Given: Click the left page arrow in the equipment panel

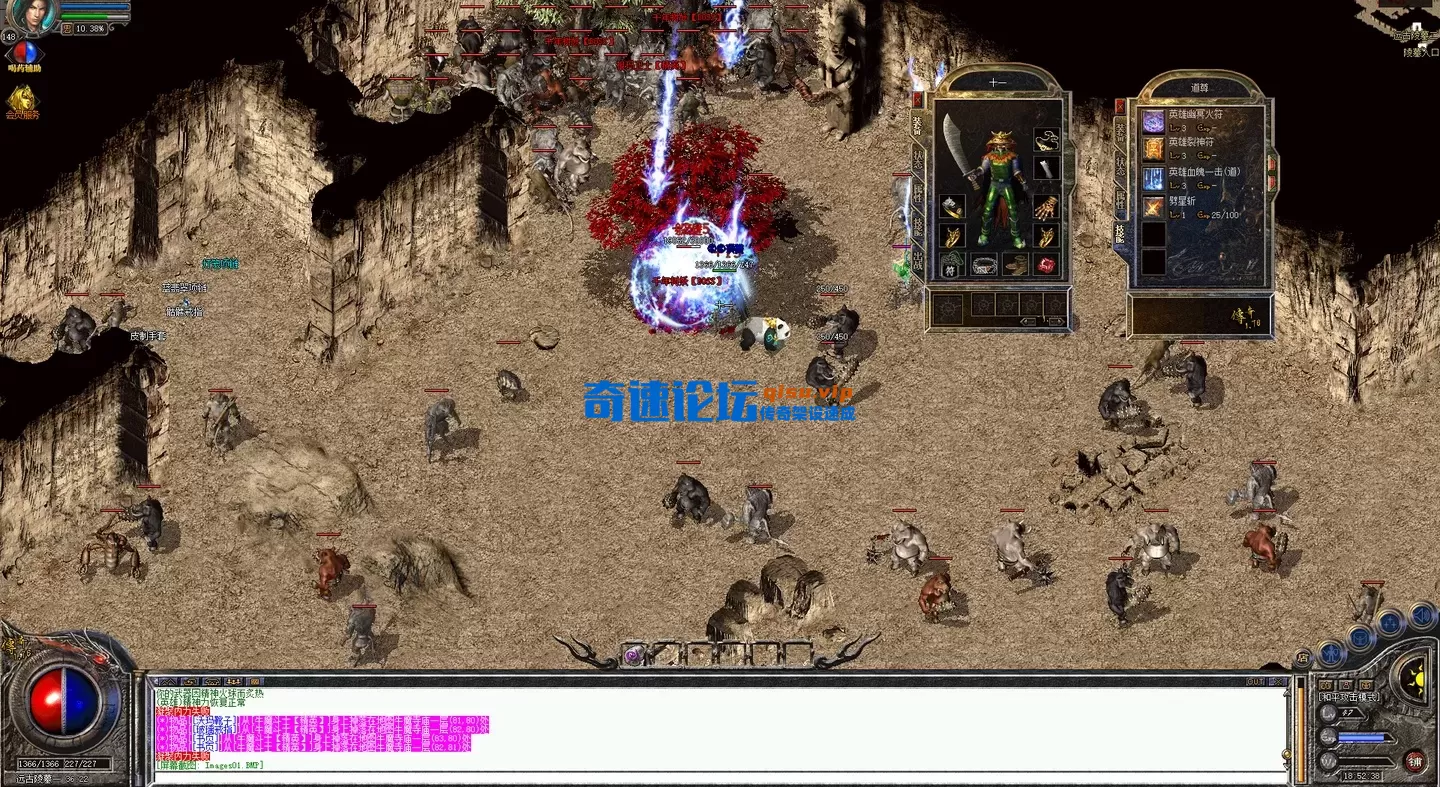Looking at the screenshot, I should tap(1028, 320).
